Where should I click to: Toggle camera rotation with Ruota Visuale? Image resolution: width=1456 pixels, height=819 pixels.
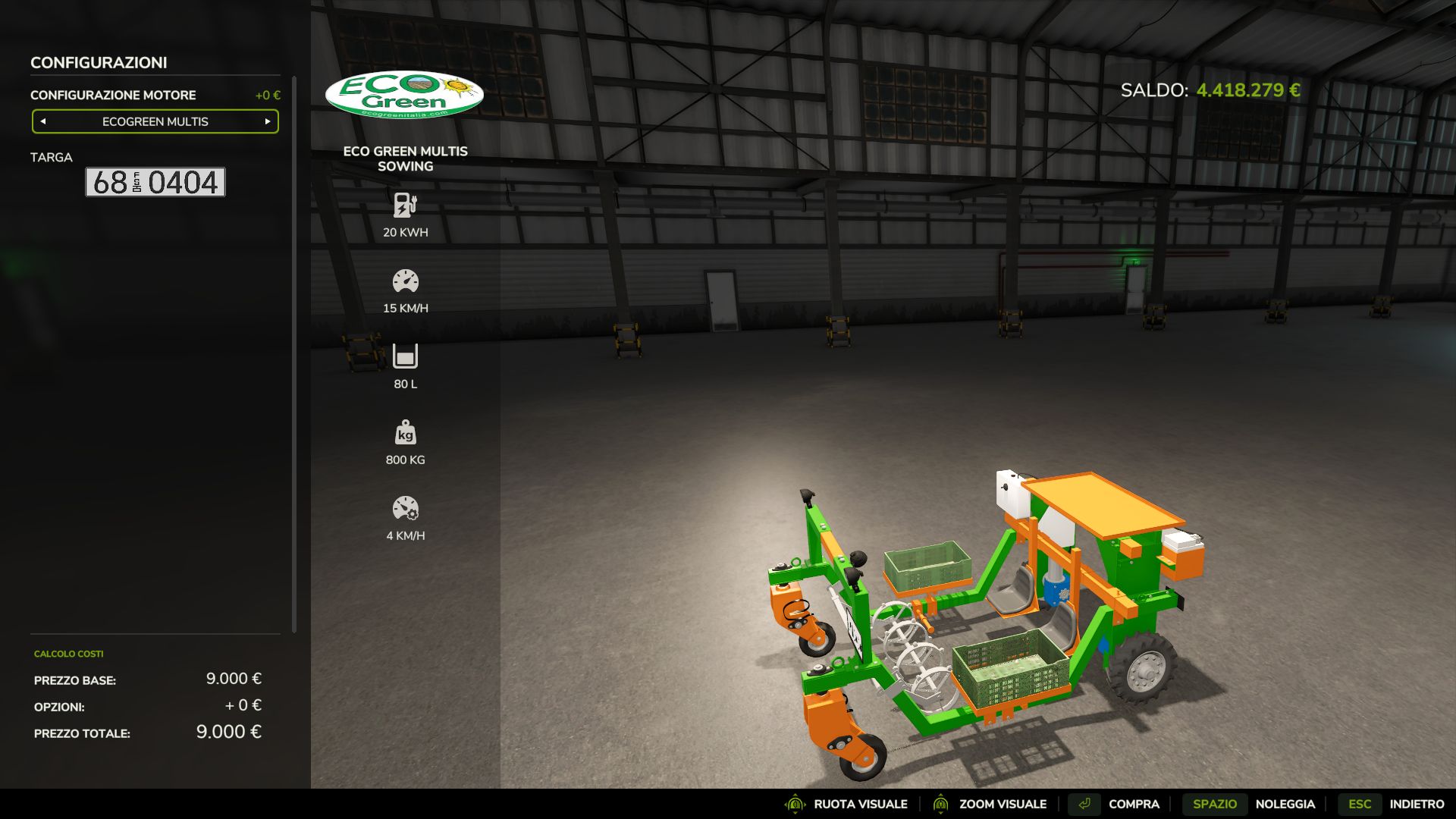coord(860,804)
